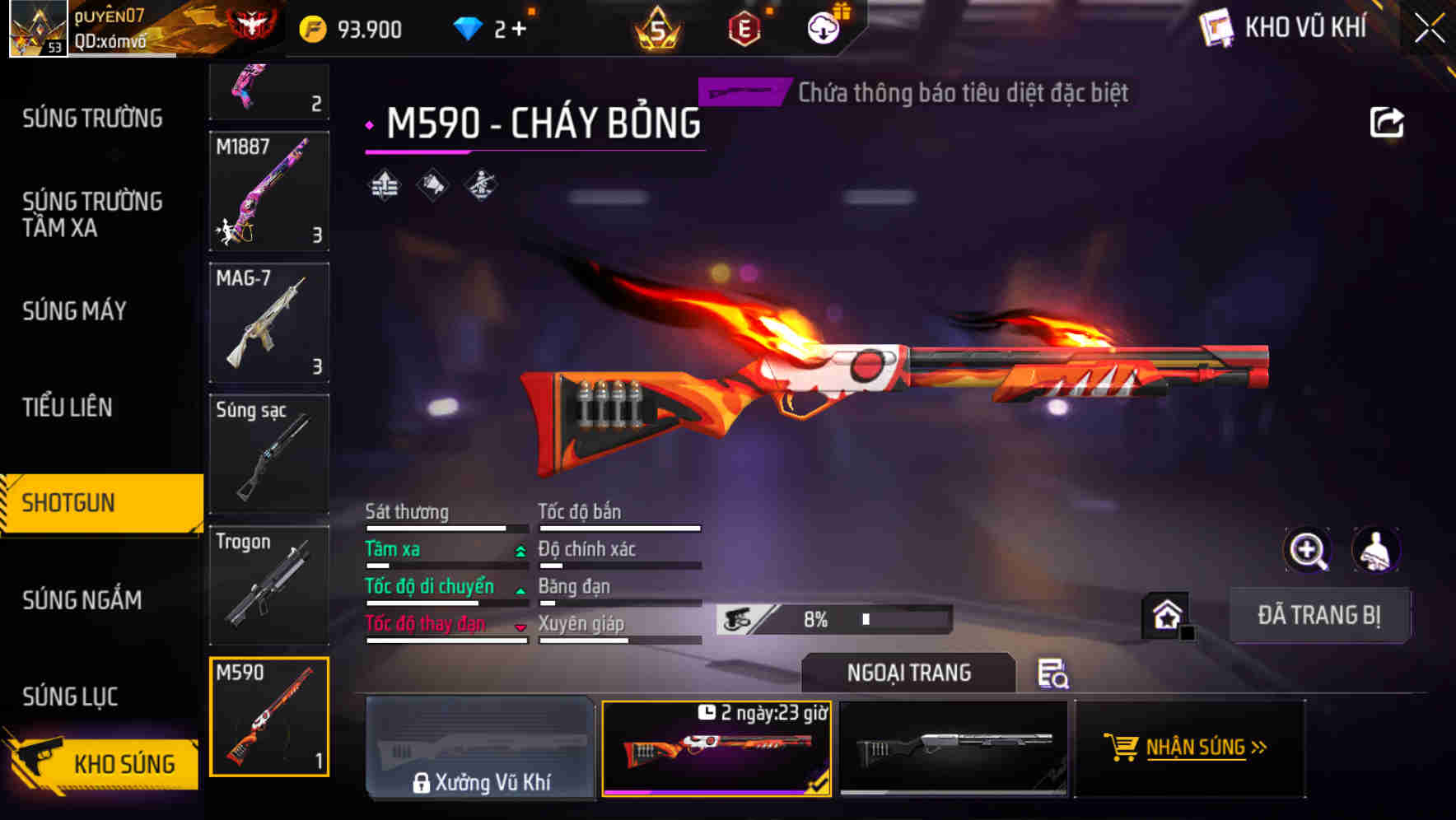Toggle the purple kill-notification skin banner

click(x=742, y=92)
